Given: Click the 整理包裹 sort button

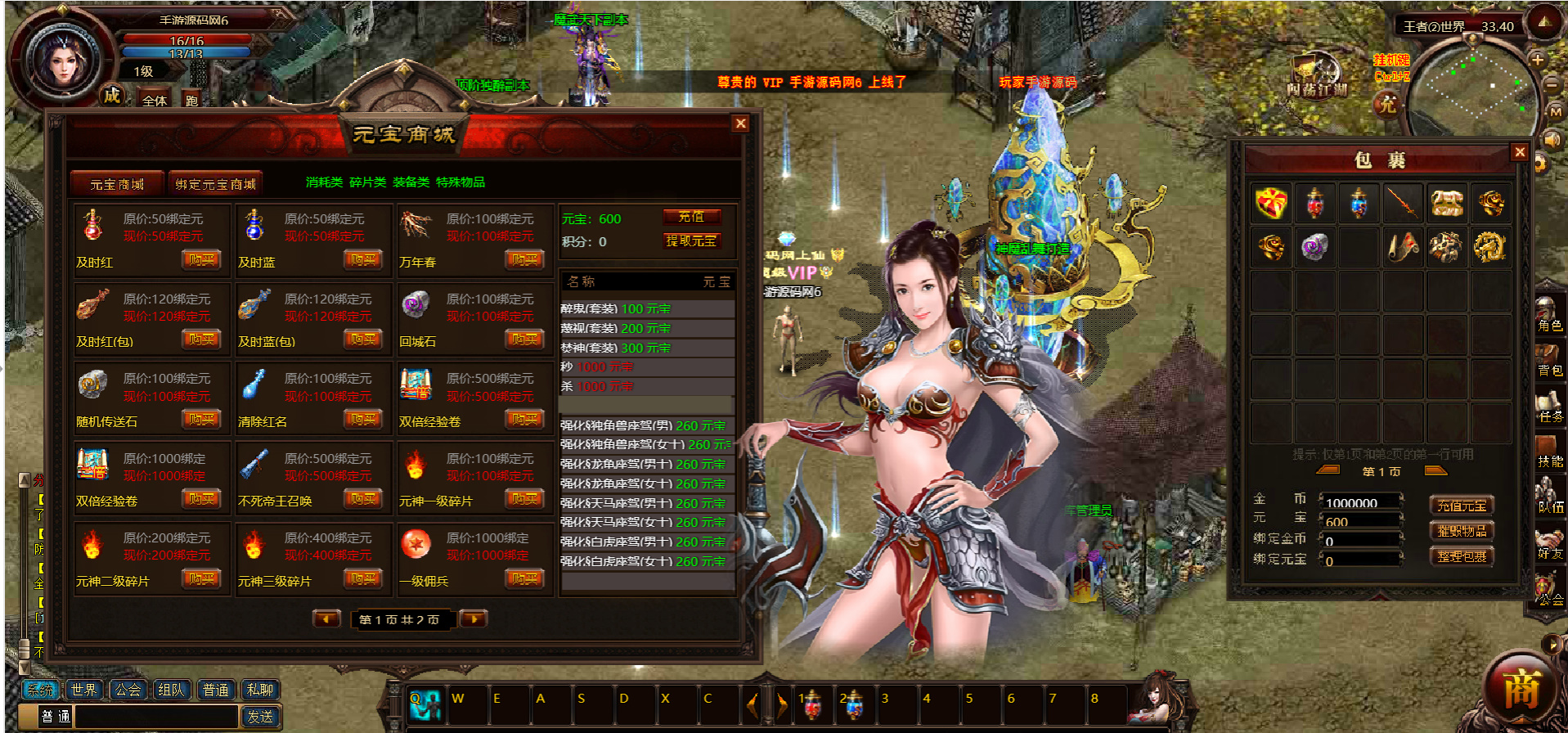Looking at the screenshot, I should point(1462,556).
